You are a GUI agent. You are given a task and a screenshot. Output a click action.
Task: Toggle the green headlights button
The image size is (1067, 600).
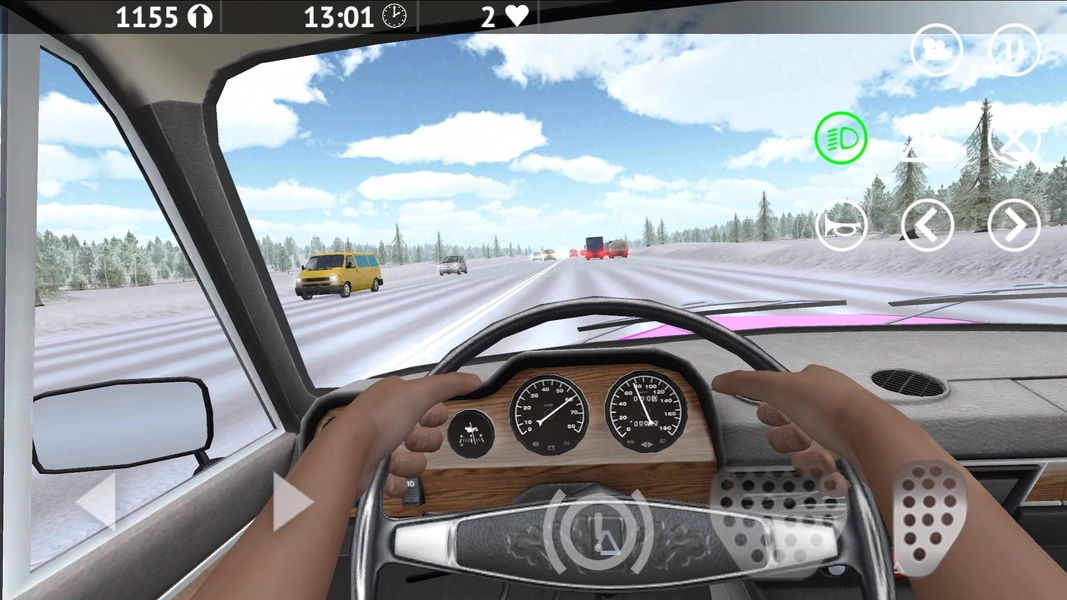[x=840, y=138]
